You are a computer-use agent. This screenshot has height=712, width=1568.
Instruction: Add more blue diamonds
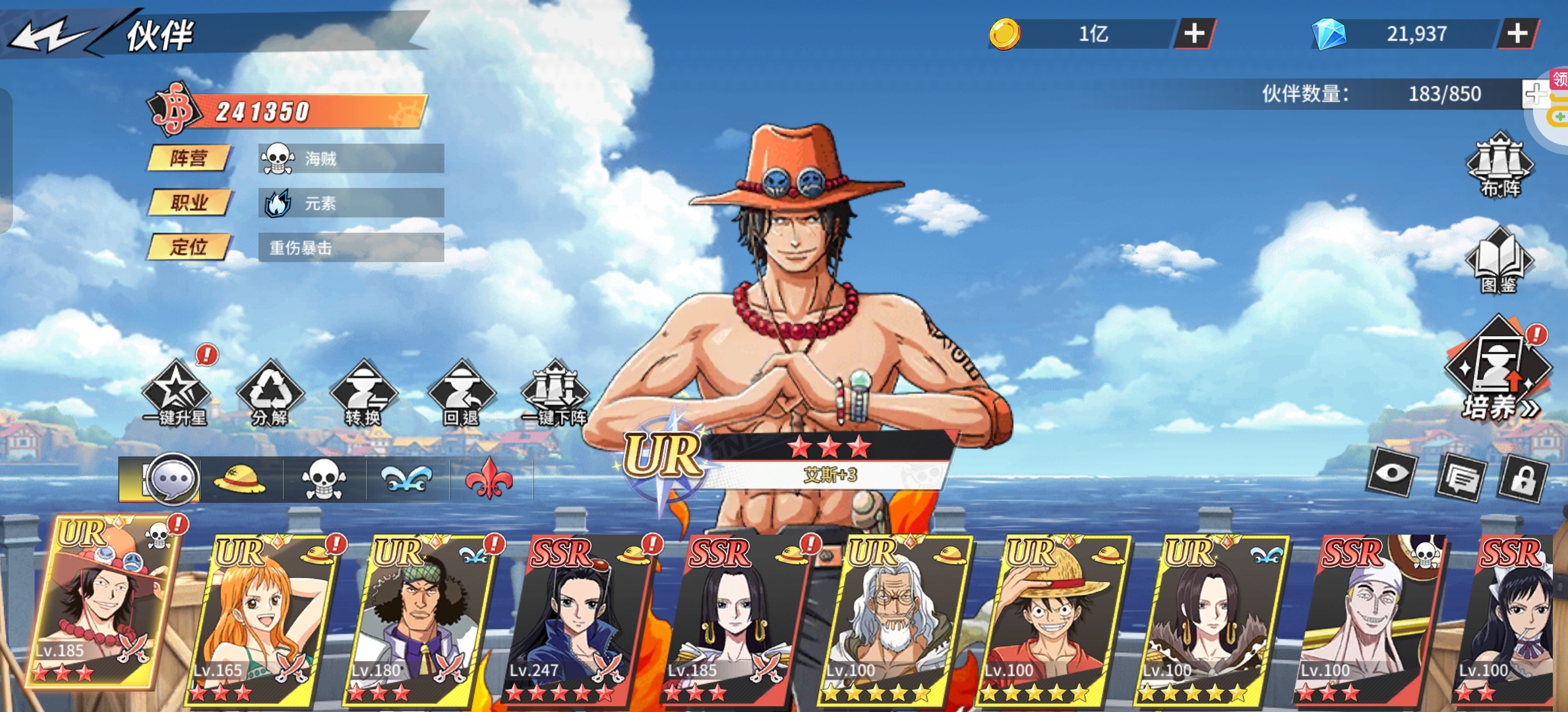pyautogui.click(x=1517, y=34)
